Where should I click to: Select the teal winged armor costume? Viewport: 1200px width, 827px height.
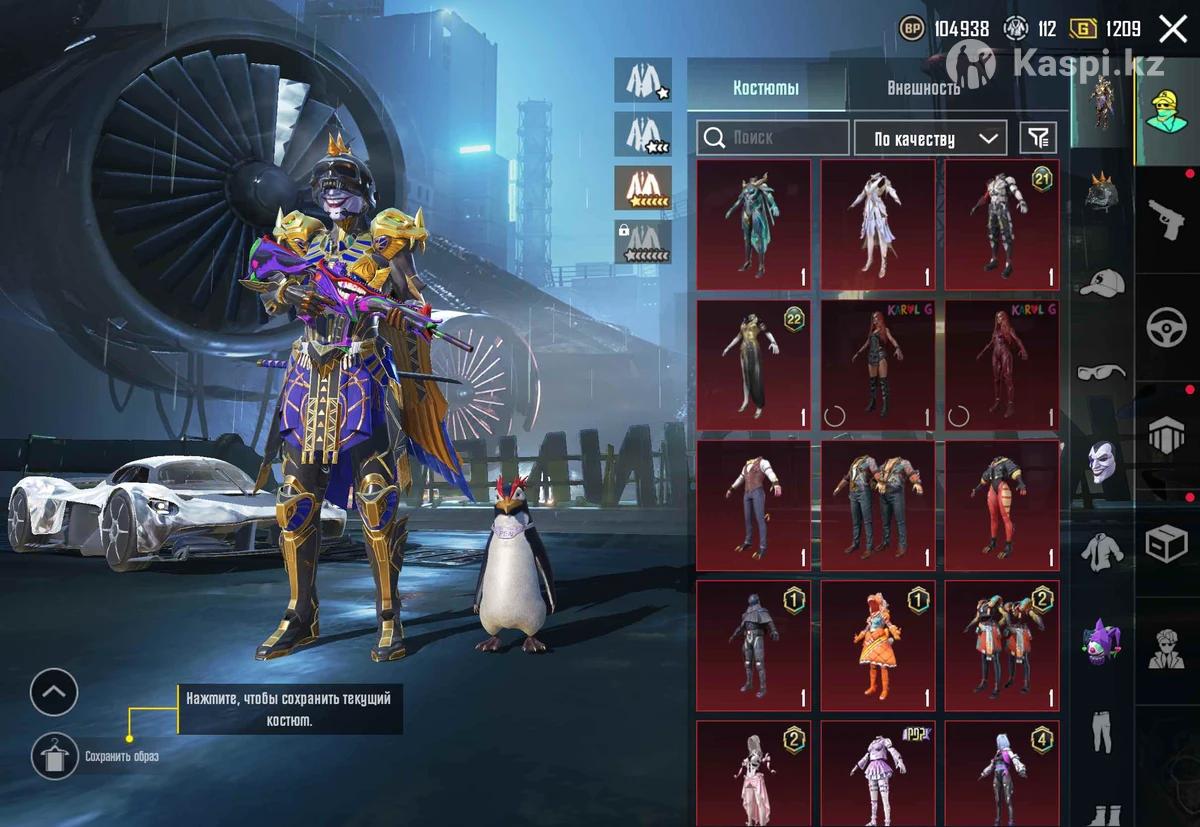[x=753, y=225]
